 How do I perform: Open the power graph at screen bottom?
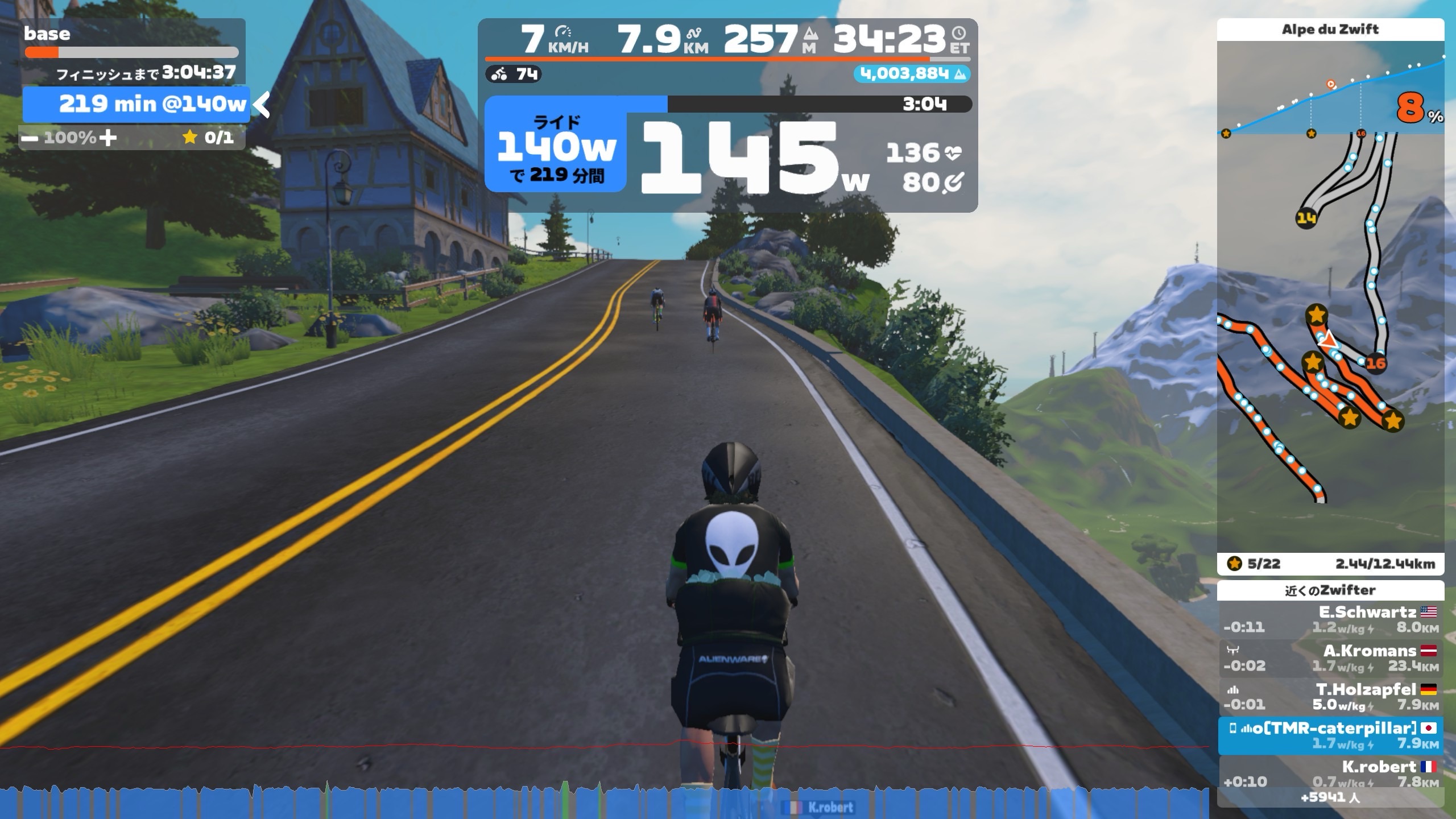pyautogui.click(x=603, y=802)
